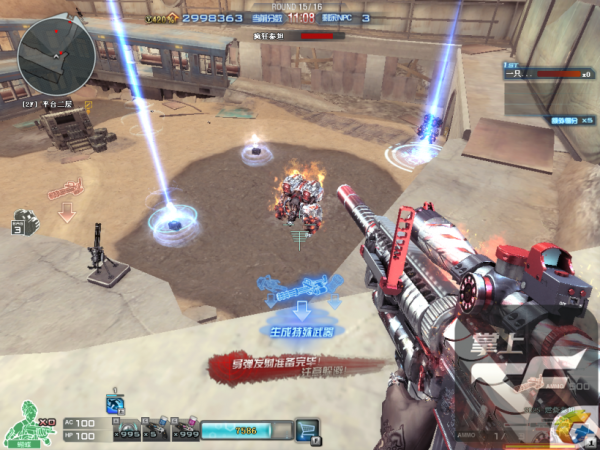Click the circular minimap

[x=56, y=53]
